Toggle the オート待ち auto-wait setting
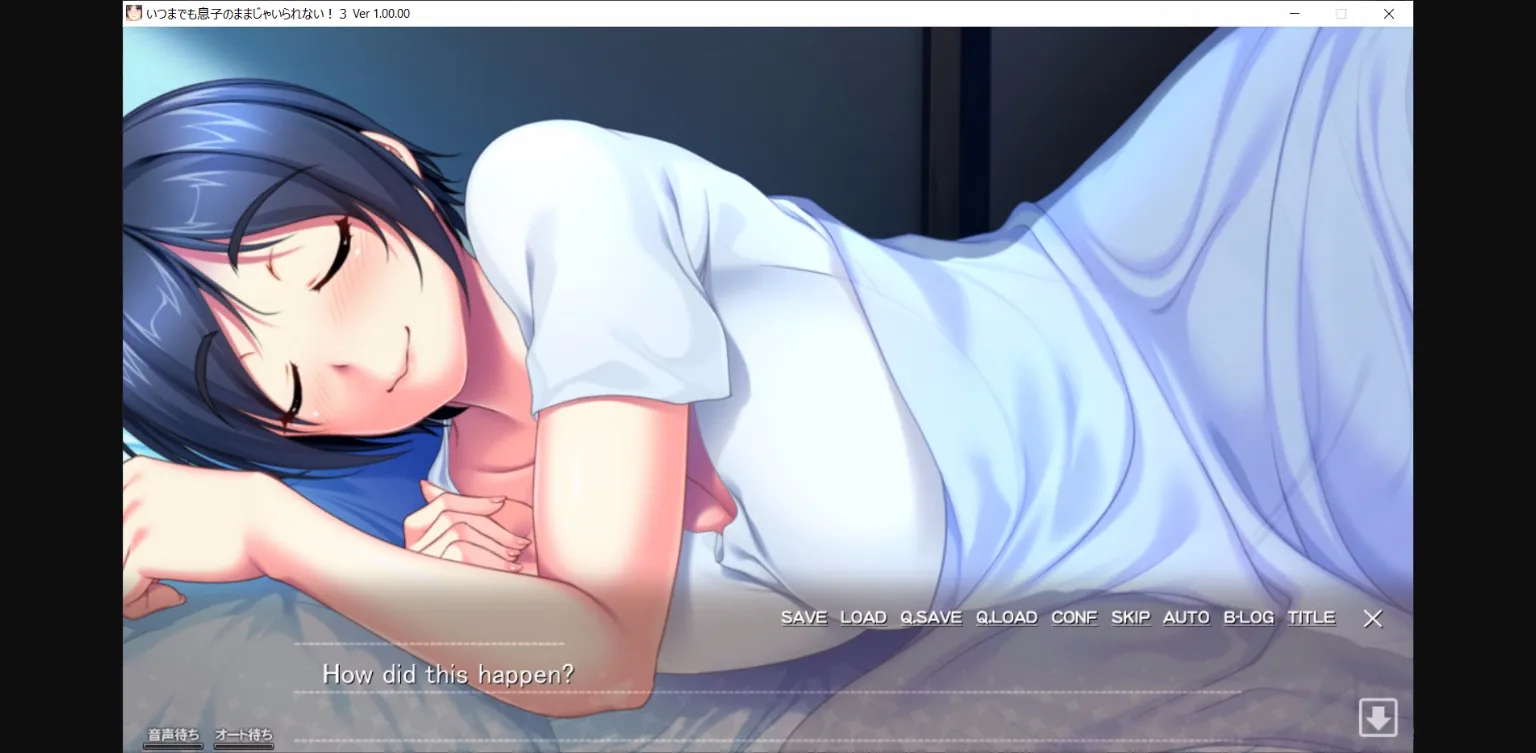The width and height of the screenshot is (1536, 753). click(243, 733)
